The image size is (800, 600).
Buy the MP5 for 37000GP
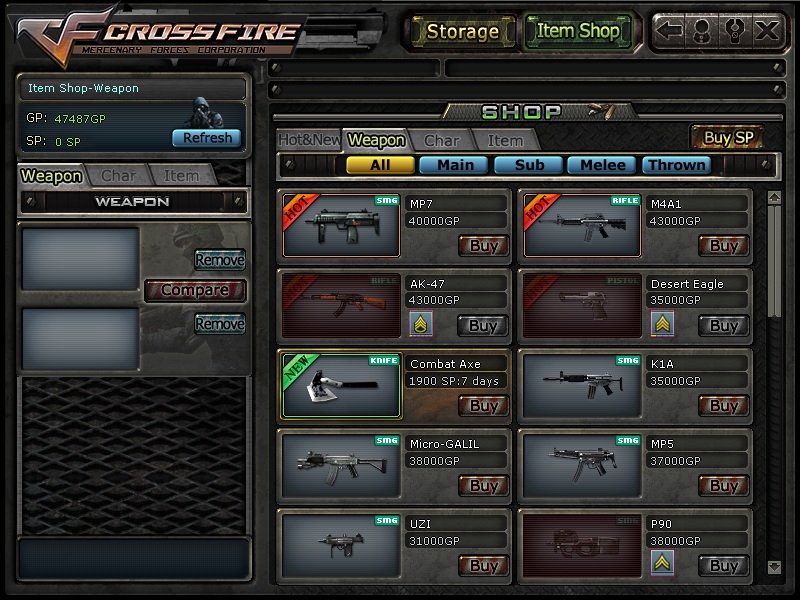(x=724, y=485)
